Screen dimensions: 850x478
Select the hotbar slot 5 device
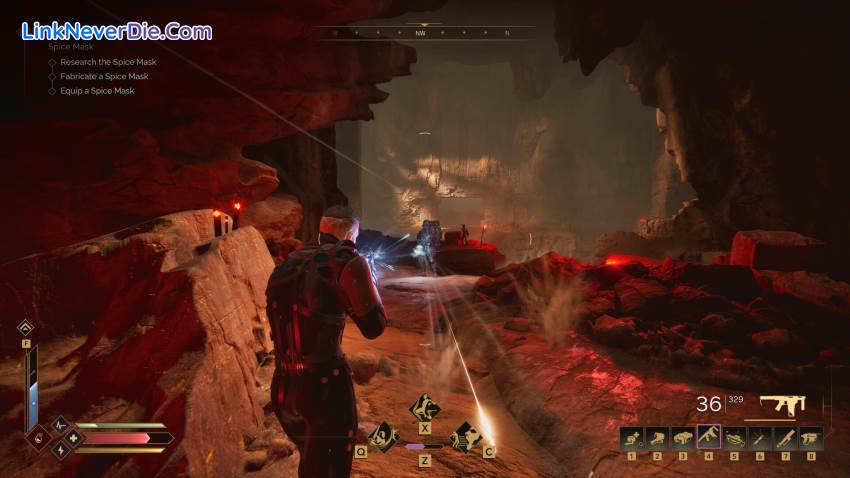point(734,437)
